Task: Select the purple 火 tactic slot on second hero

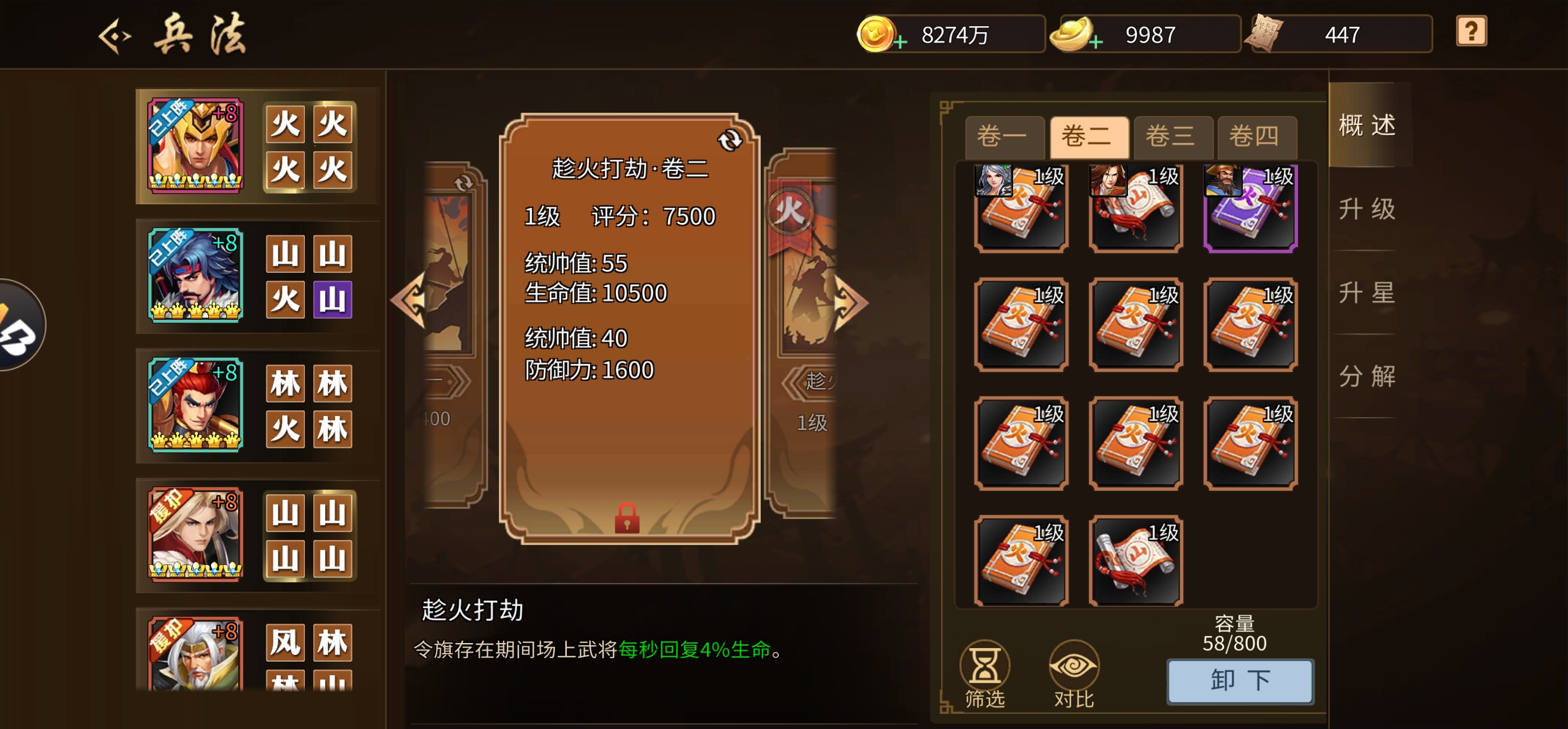Action: click(334, 299)
